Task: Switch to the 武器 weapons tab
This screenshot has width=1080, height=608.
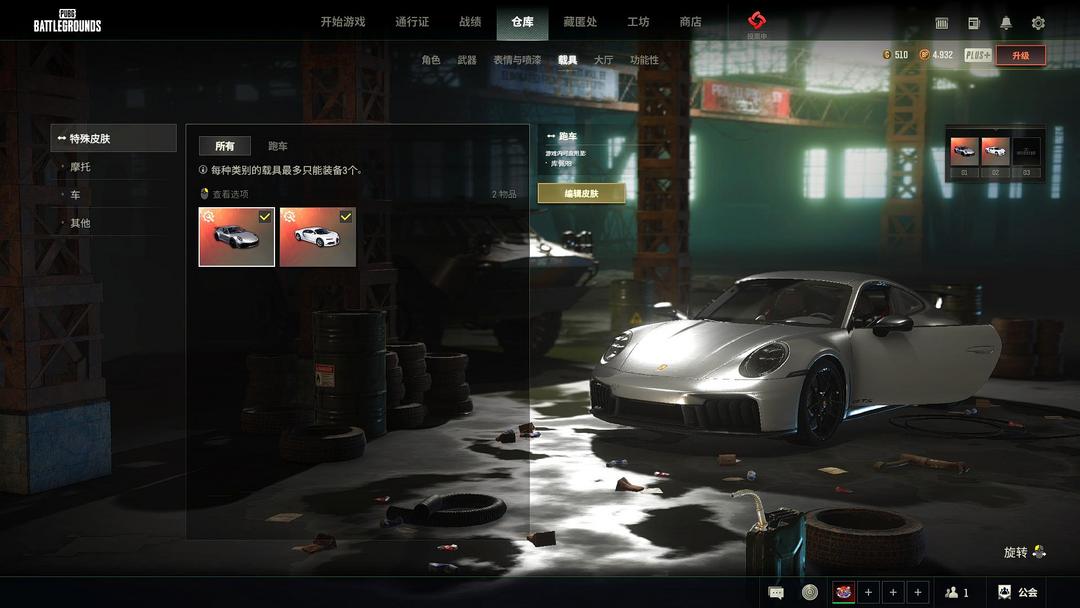Action: (467, 60)
